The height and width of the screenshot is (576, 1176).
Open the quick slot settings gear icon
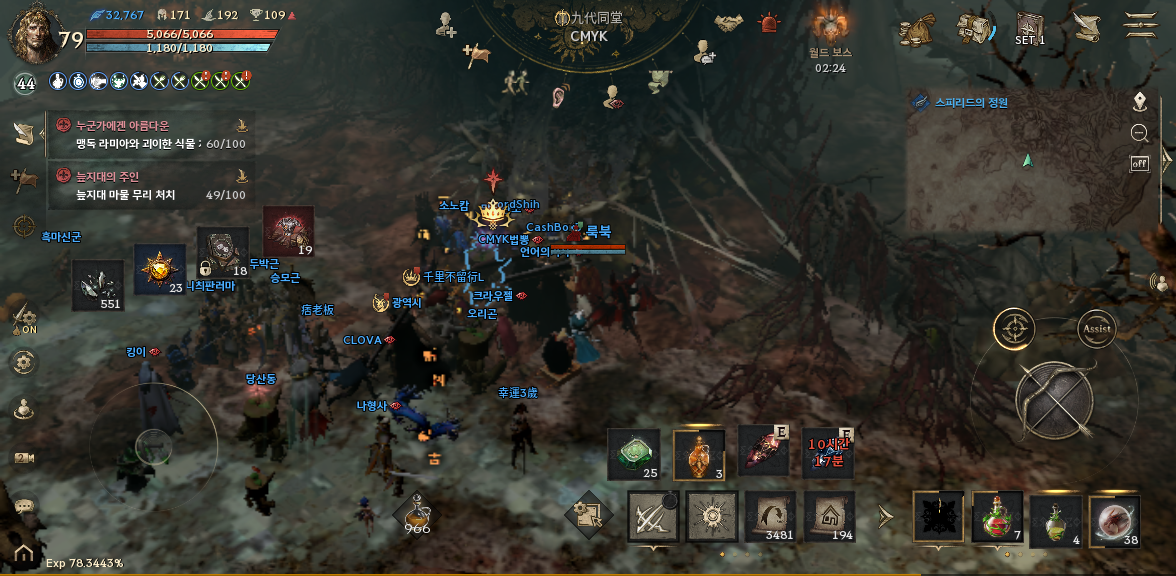[x=587, y=514]
